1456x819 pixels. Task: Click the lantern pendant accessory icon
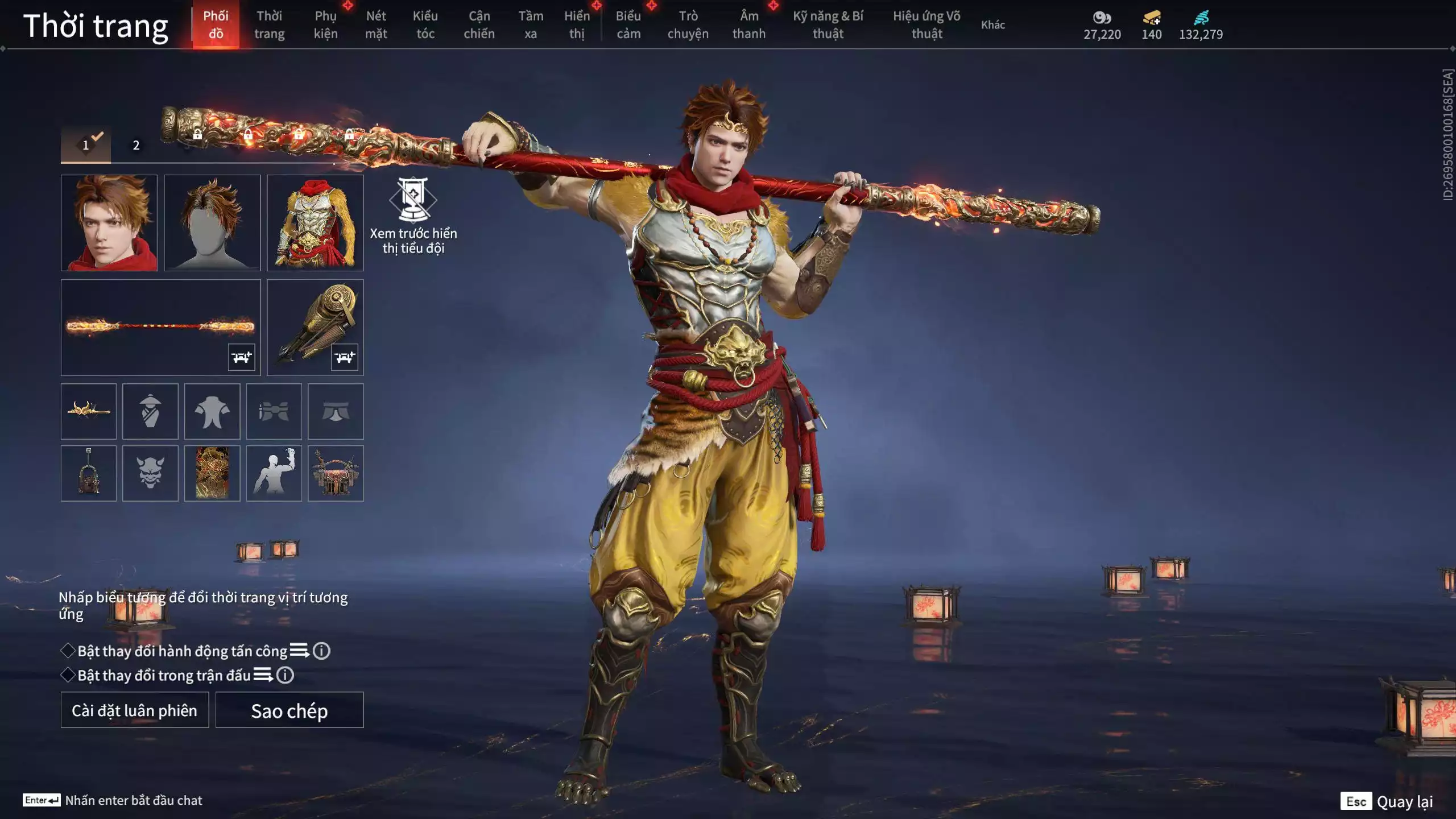(x=89, y=473)
